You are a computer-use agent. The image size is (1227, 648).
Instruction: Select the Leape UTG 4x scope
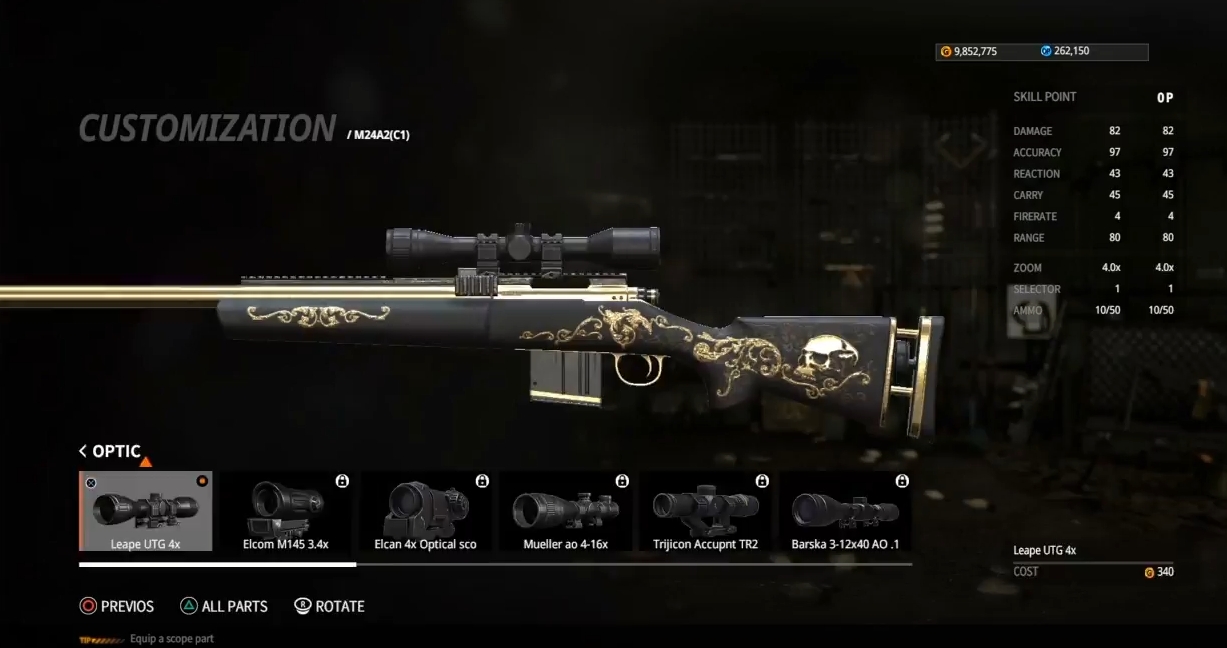click(146, 511)
